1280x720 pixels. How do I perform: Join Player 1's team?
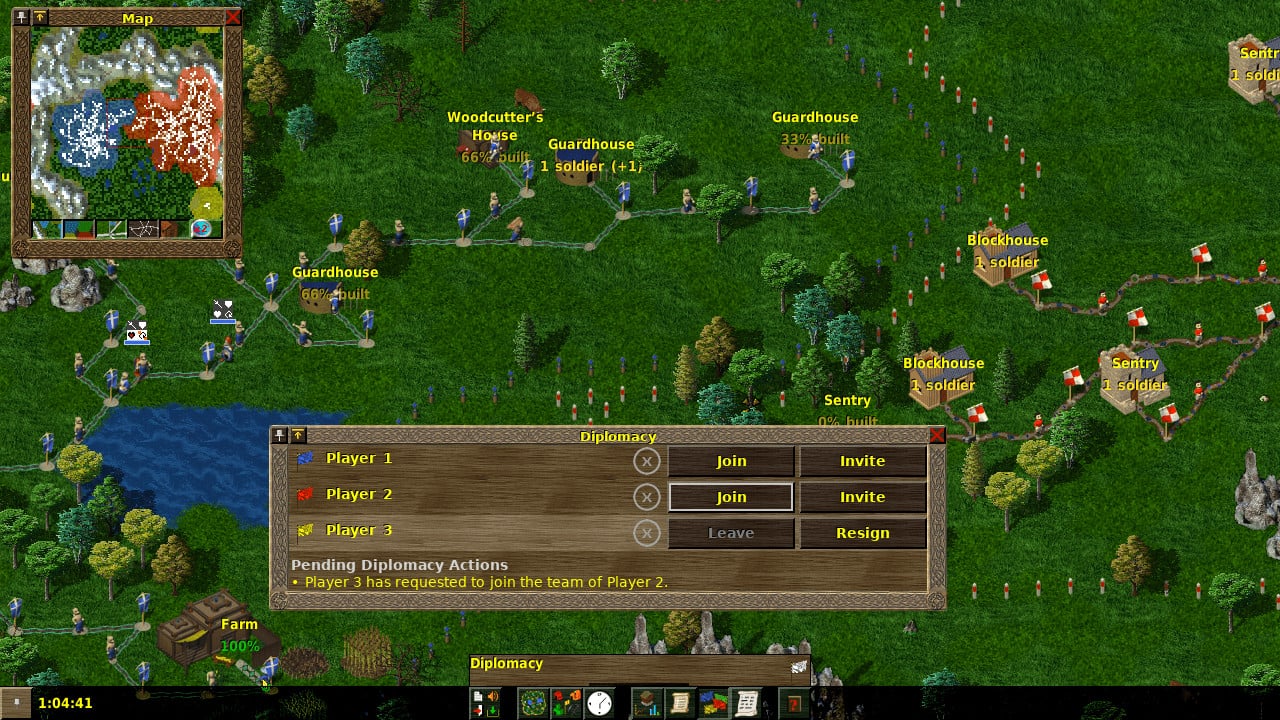pos(730,461)
